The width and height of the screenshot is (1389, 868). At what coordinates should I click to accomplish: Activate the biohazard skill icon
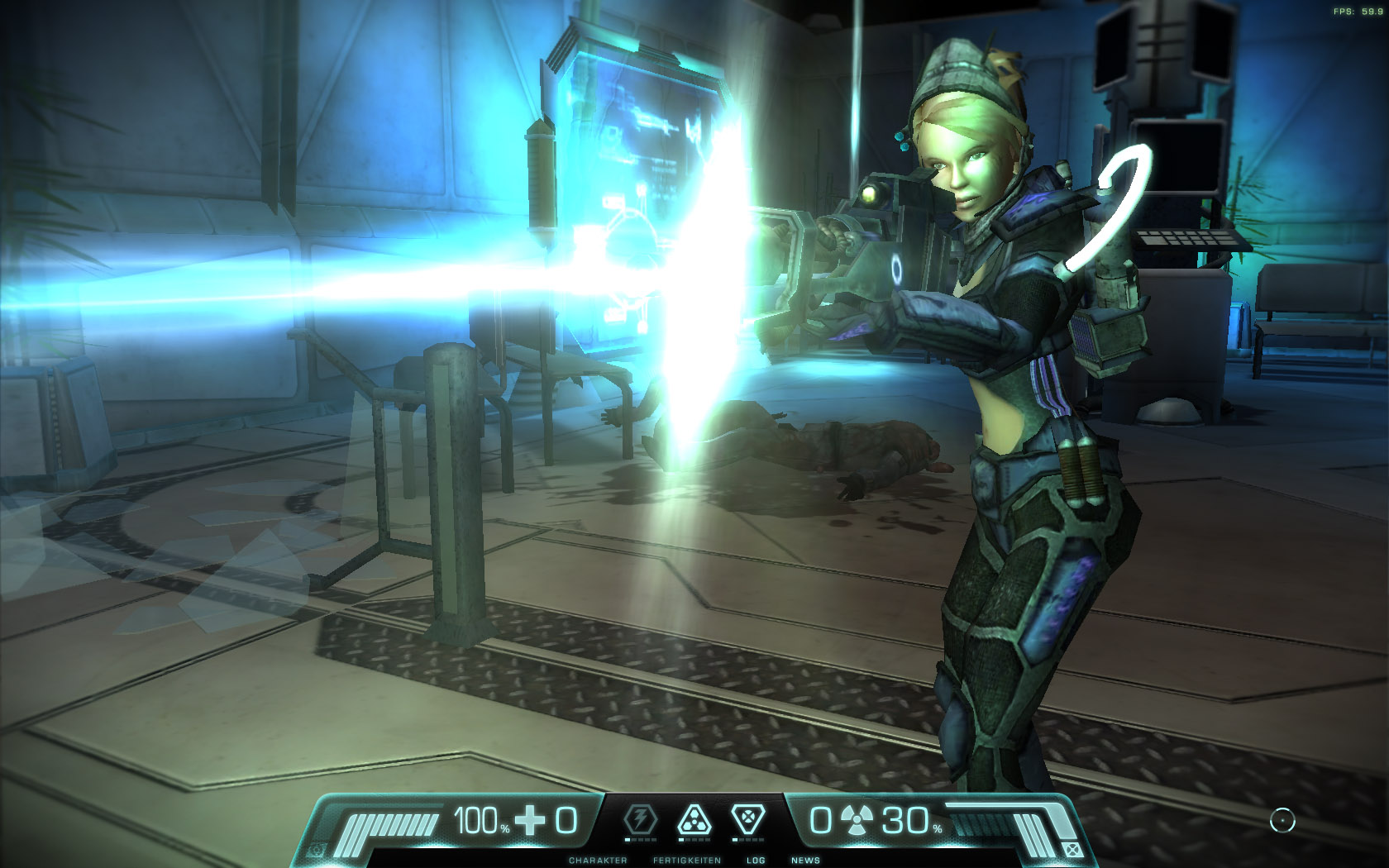tap(694, 818)
